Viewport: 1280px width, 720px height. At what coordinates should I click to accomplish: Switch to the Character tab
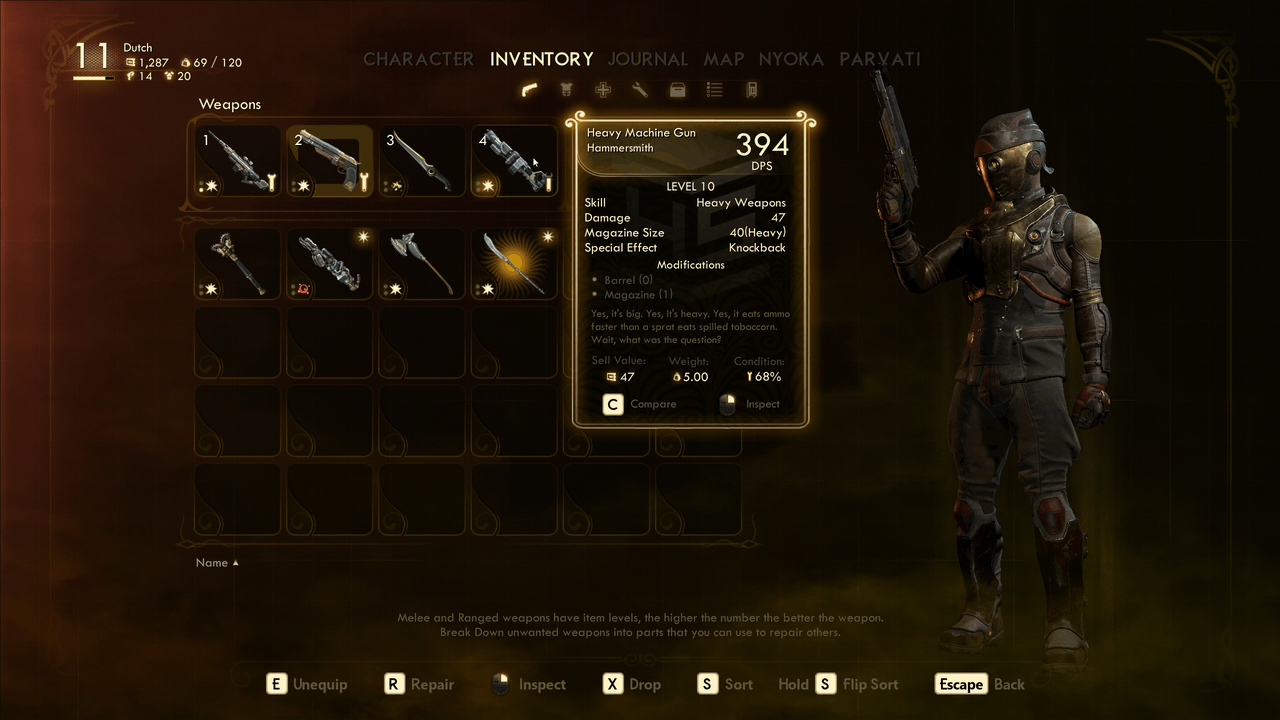point(418,59)
